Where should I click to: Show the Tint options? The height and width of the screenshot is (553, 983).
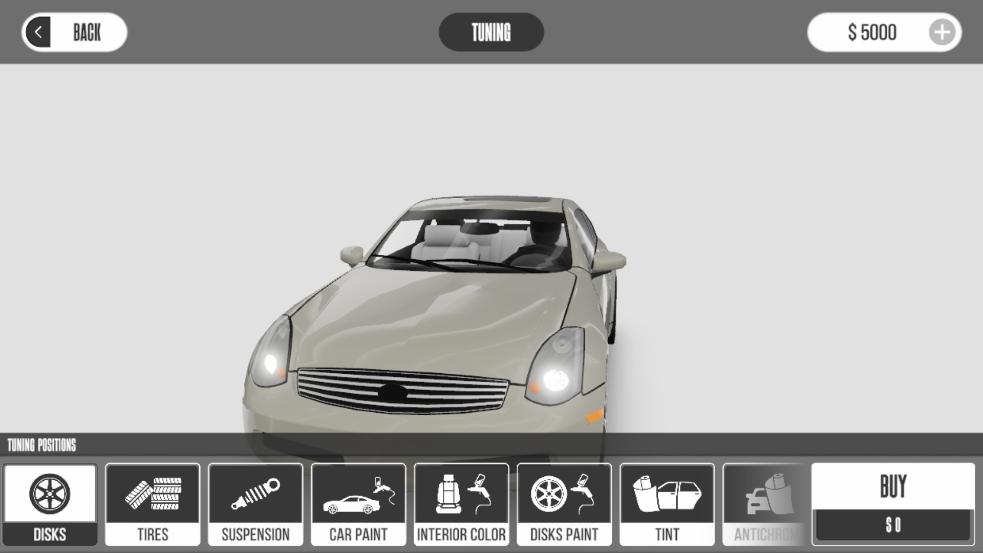[667, 504]
